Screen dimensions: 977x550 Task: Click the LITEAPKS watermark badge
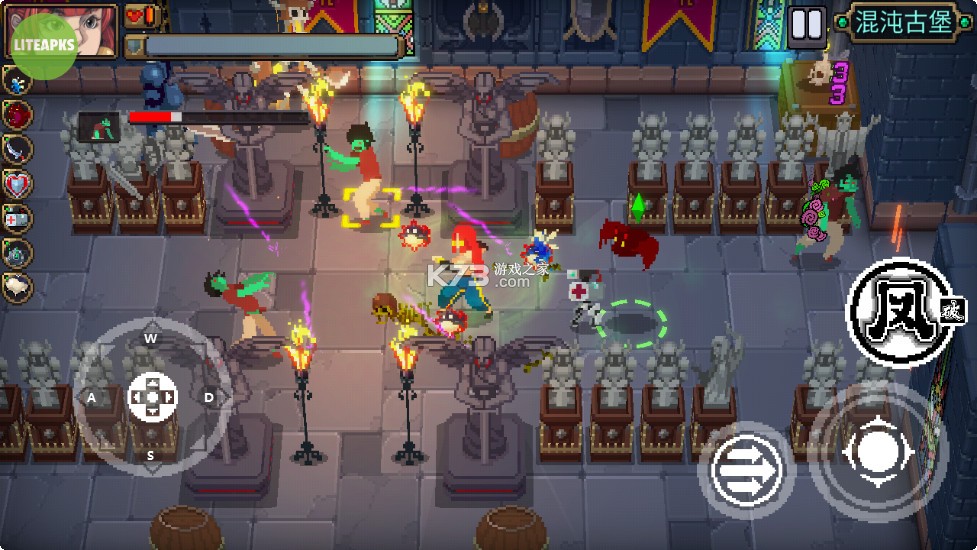(x=43, y=46)
